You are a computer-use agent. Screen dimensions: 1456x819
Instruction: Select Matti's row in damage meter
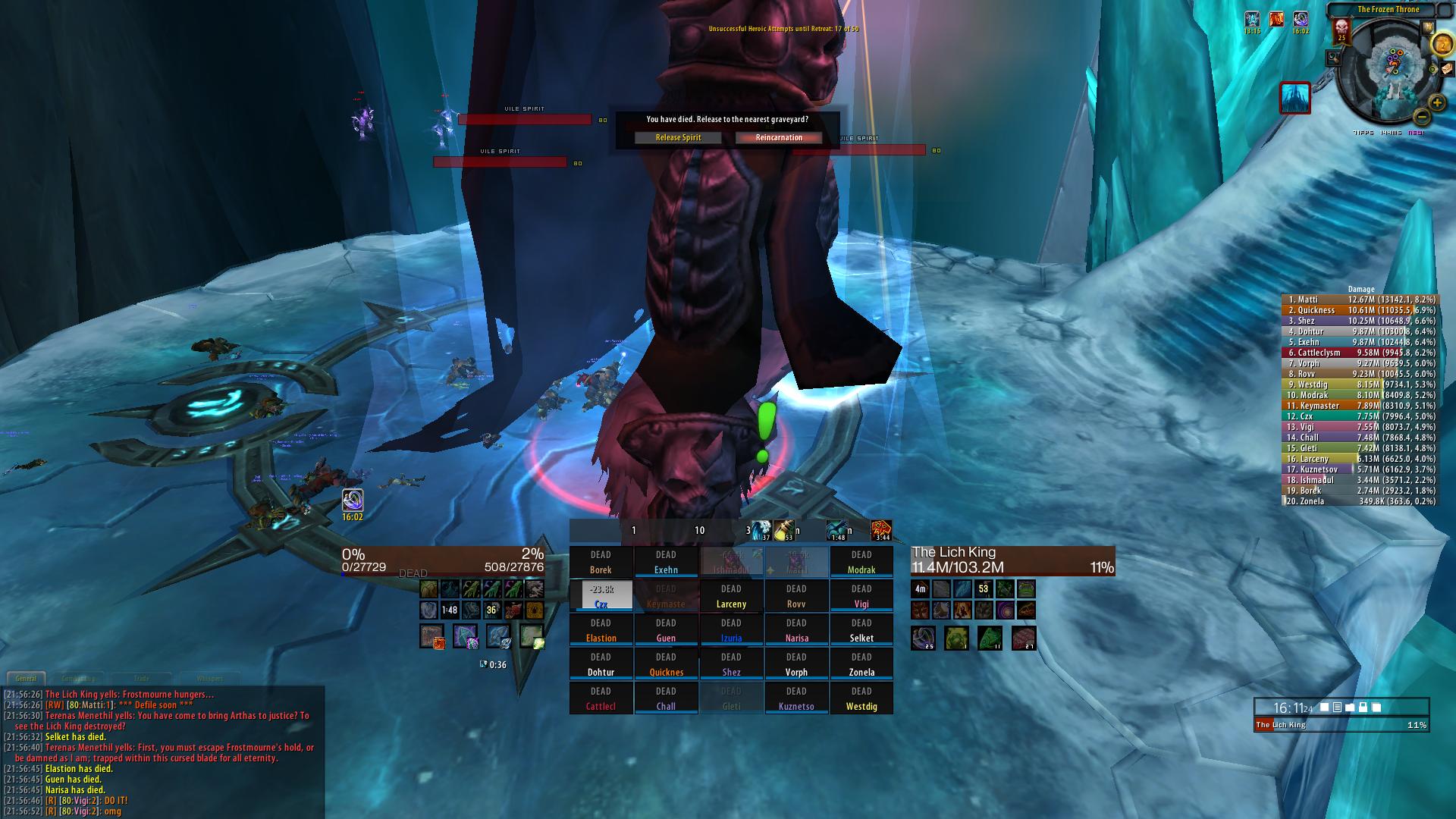(1359, 300)
